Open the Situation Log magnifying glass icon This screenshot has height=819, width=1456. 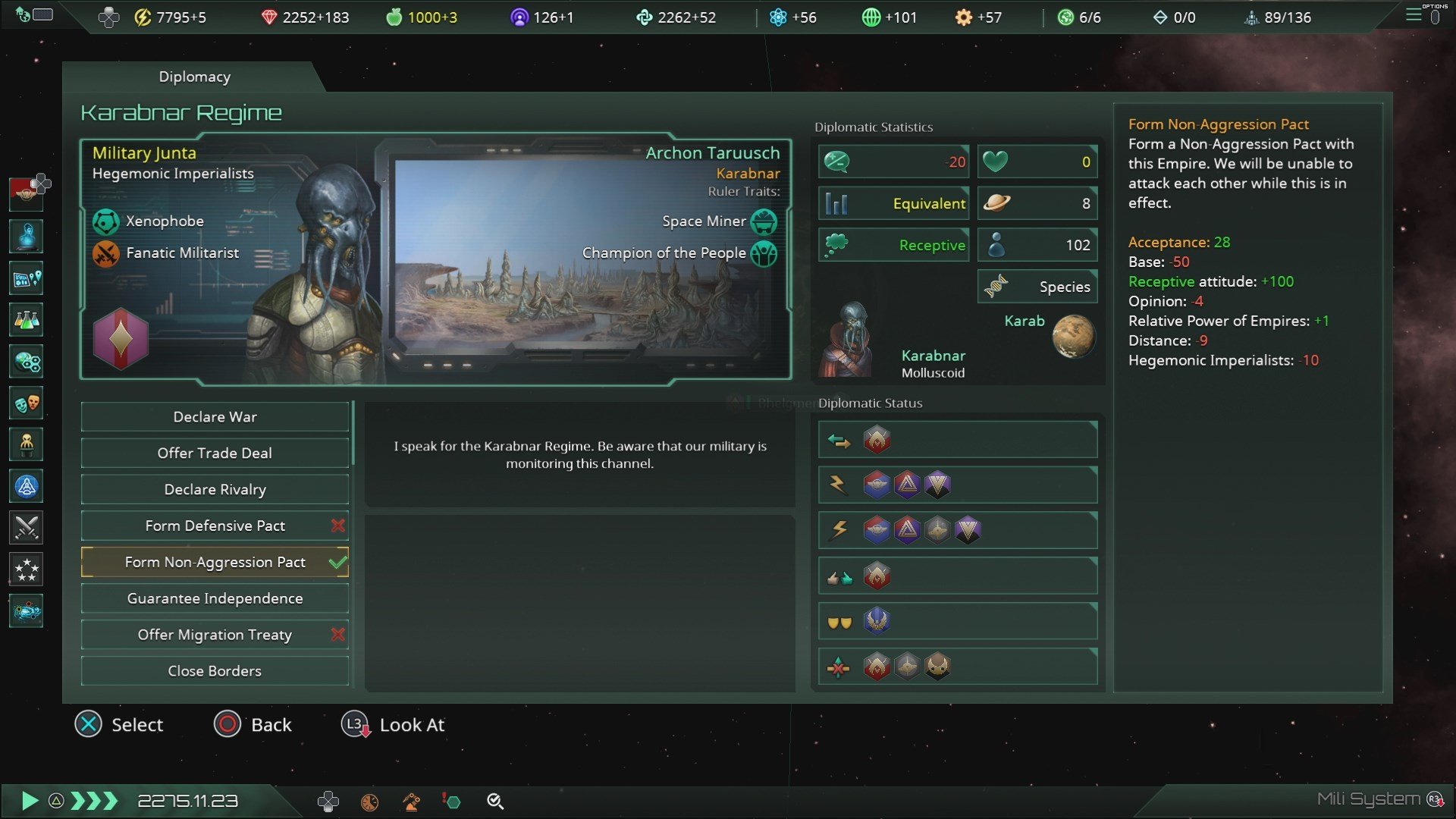tap(497, 801)
